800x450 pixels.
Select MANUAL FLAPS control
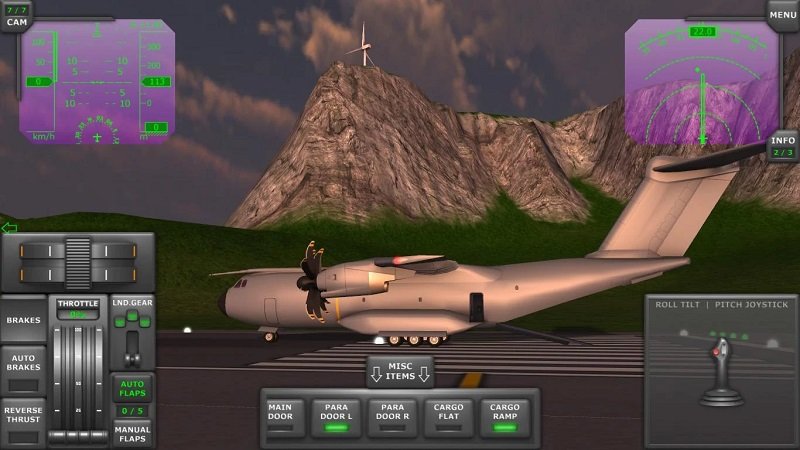[x=132, y=434]
